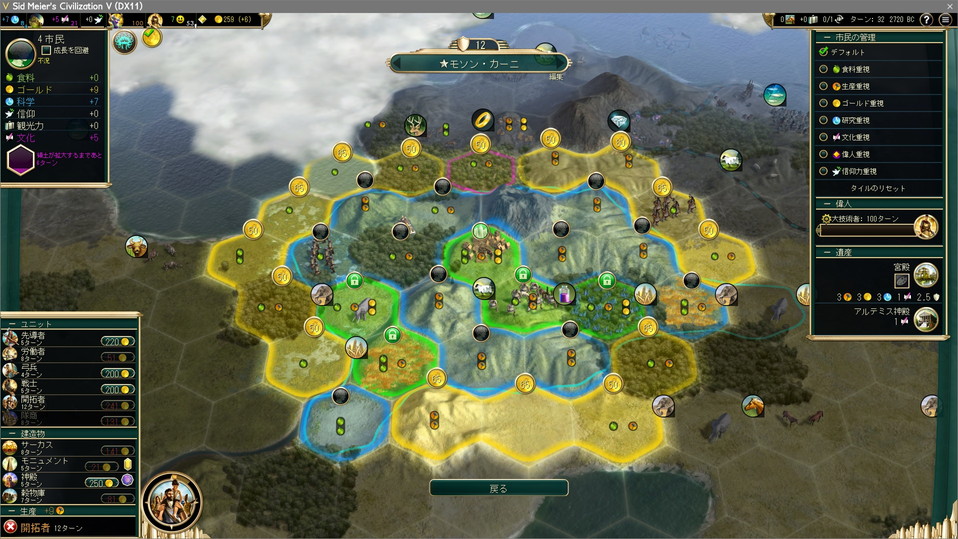Select 信仰力重視 faith focus
The image size is (958, 539).
824,171
